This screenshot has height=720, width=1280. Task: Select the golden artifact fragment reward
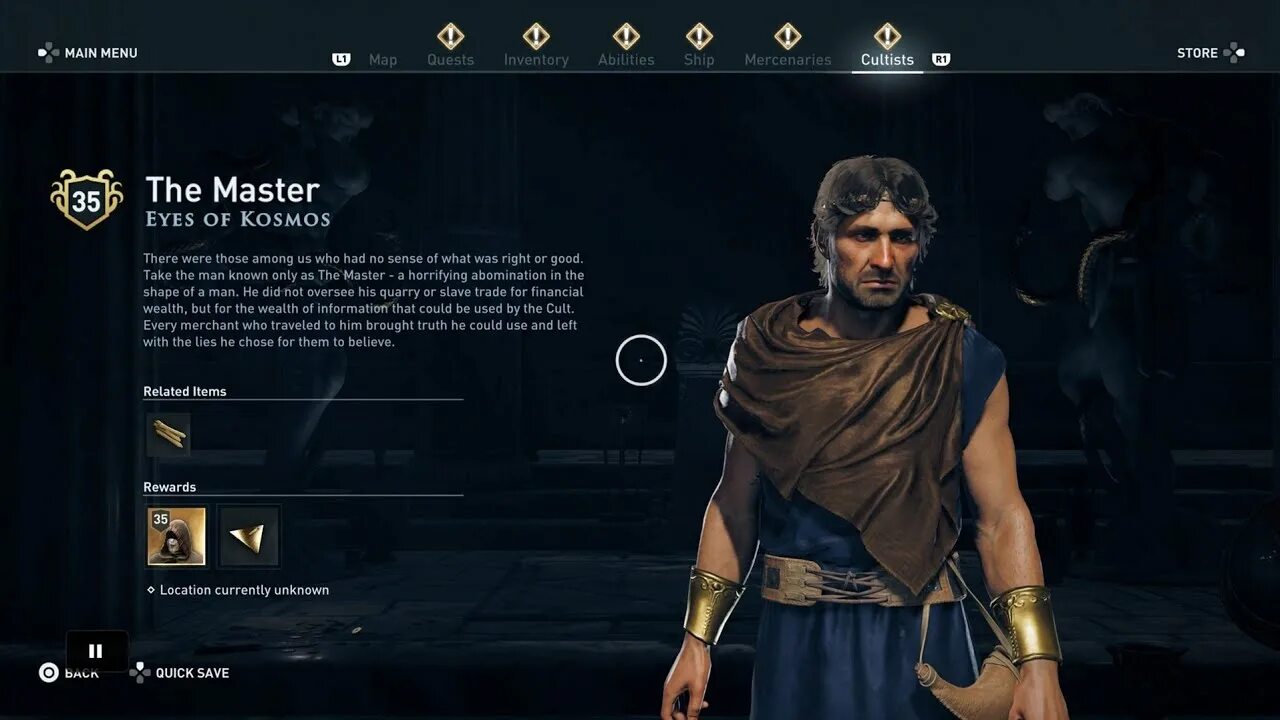[248, 536]
